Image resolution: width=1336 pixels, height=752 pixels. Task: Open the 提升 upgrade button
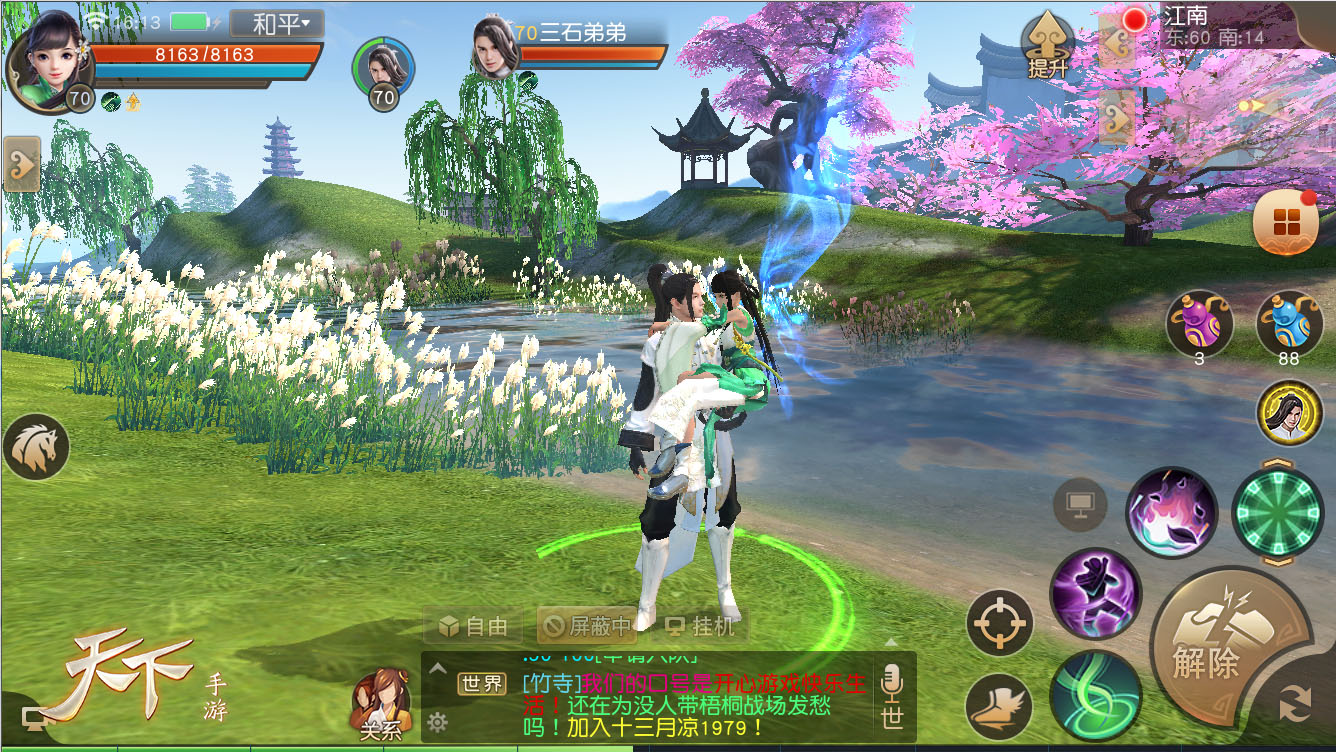click(x=1047, y=46)
